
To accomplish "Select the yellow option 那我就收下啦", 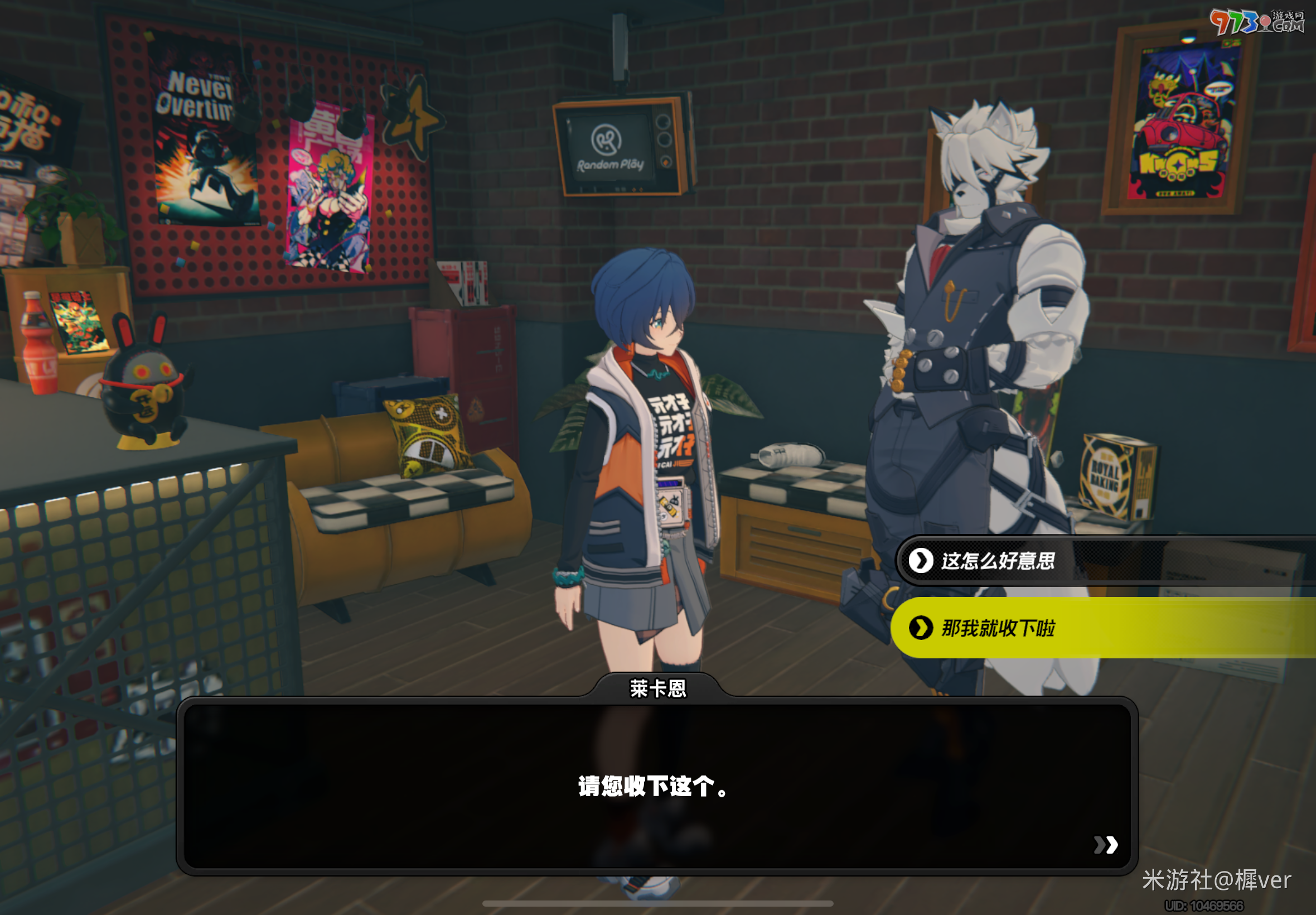I will [997, 628].
